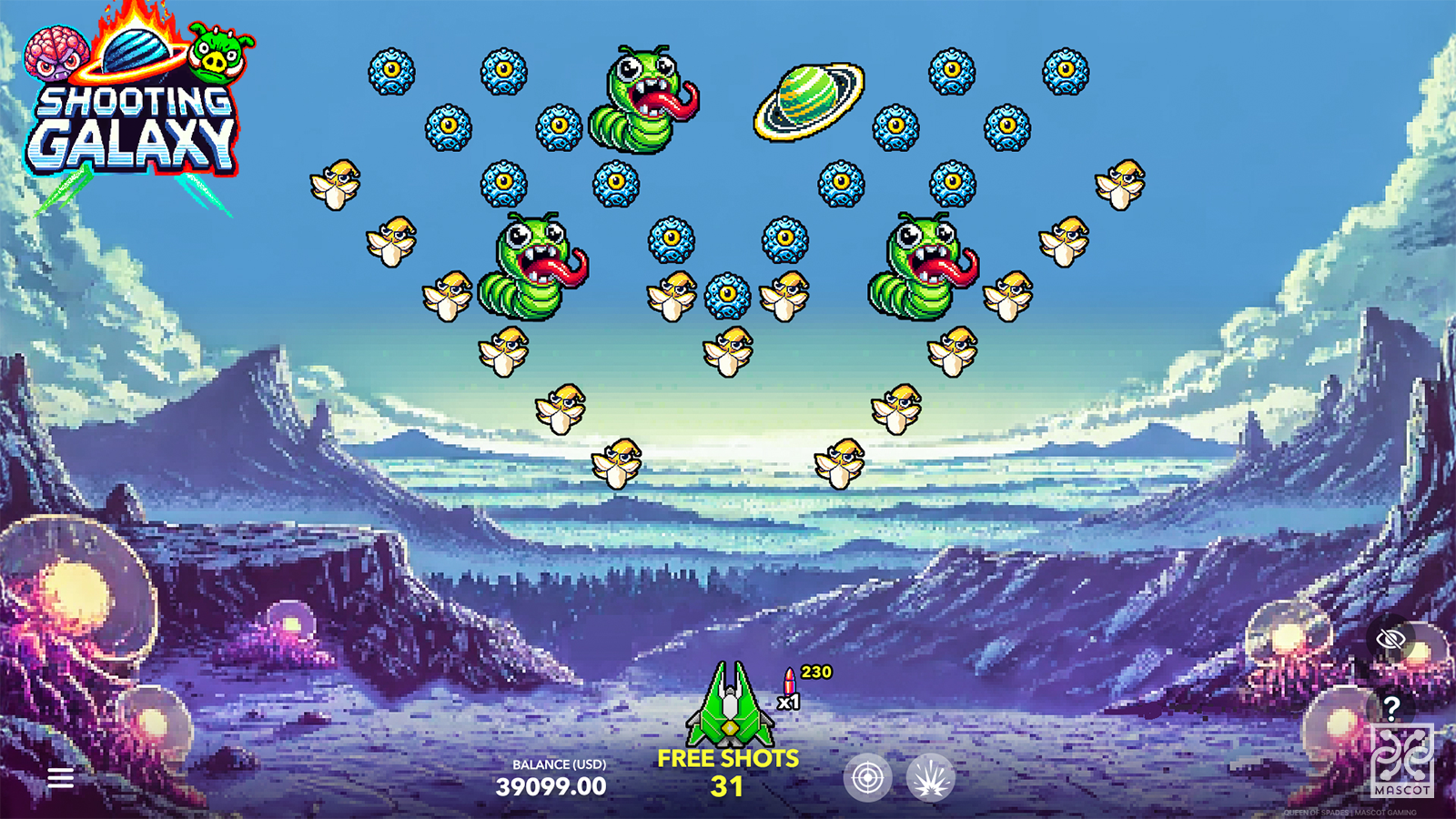Select the bullet x1 multiplier
The image size is (1456, 819).
(x=789, y=691)
